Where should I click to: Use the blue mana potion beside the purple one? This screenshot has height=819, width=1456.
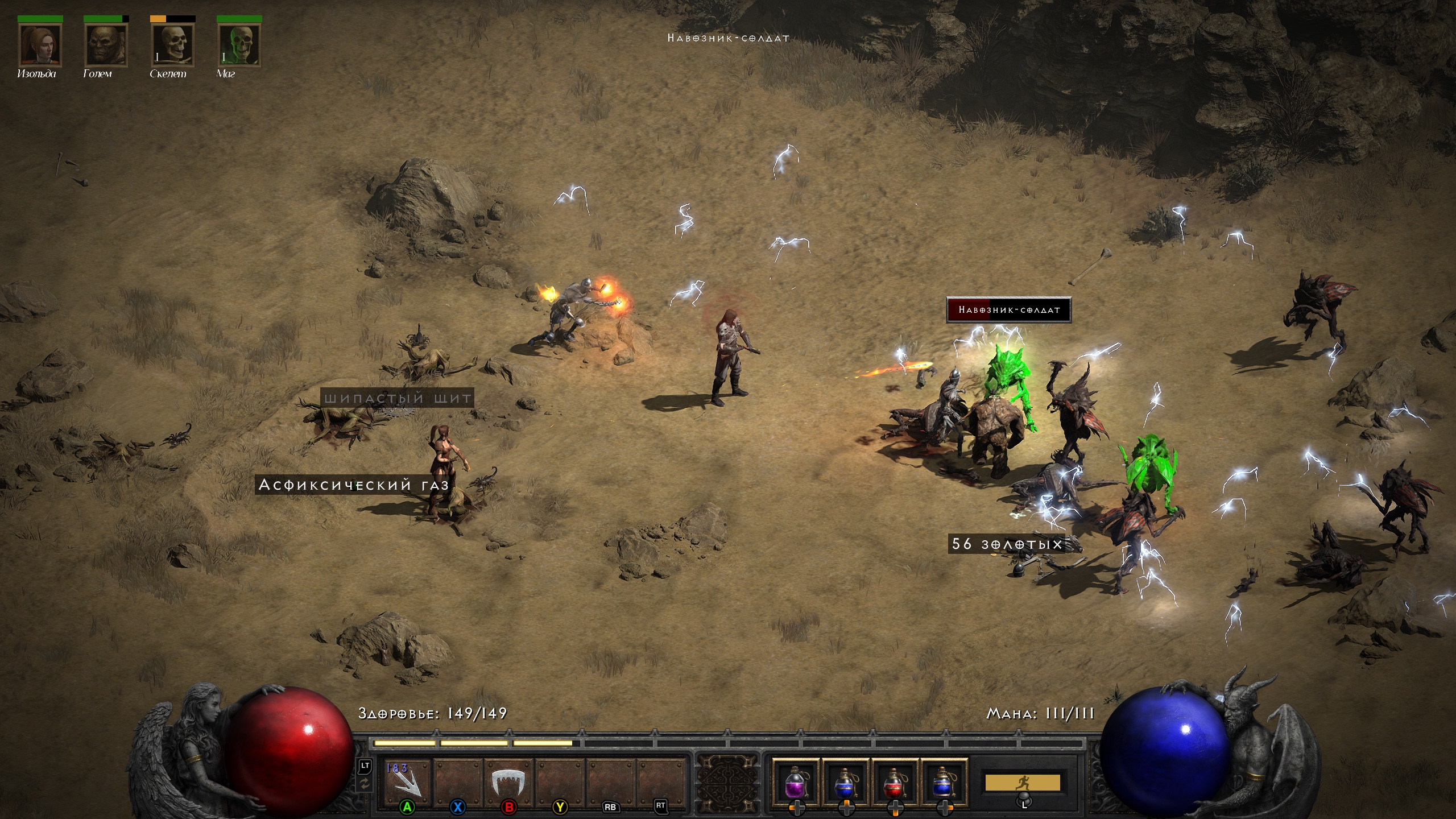pyautogui.click(x=845, y=782)
